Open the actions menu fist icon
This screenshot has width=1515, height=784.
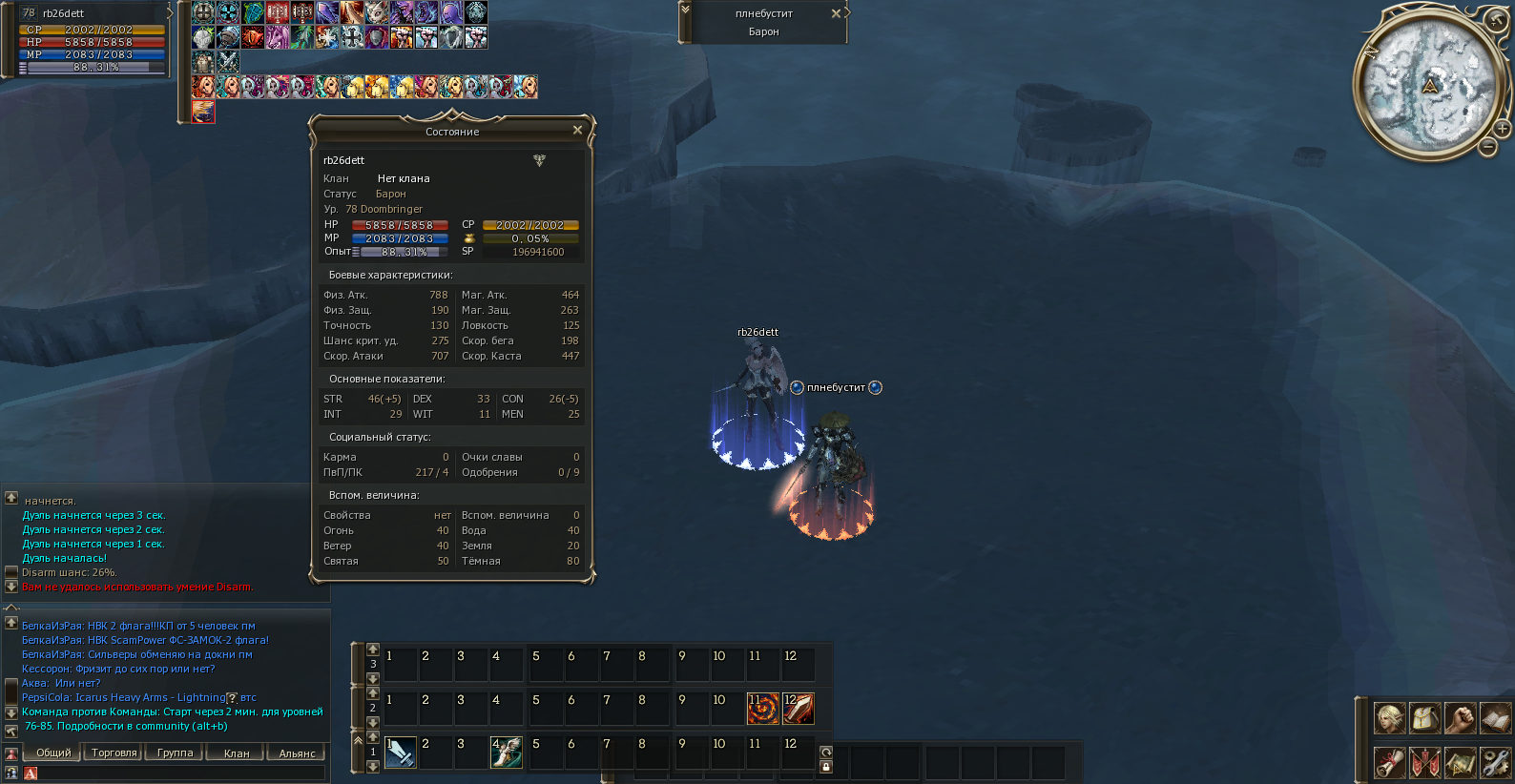(1460, 717)
